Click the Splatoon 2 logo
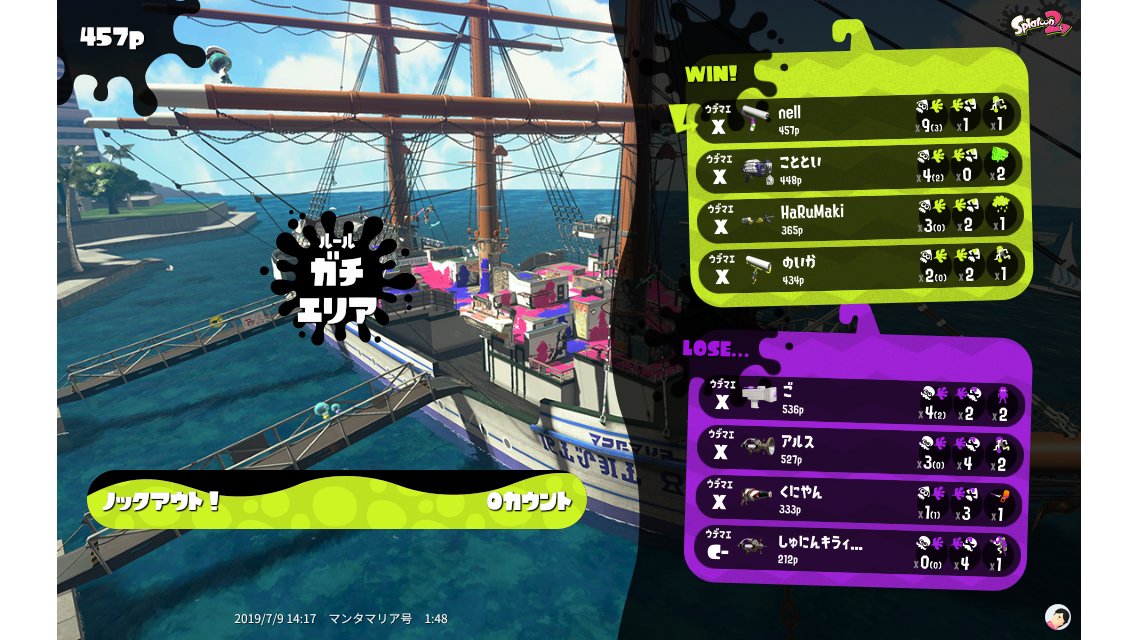This screenshot has height=640, width=1138. tap(1040, 23)
